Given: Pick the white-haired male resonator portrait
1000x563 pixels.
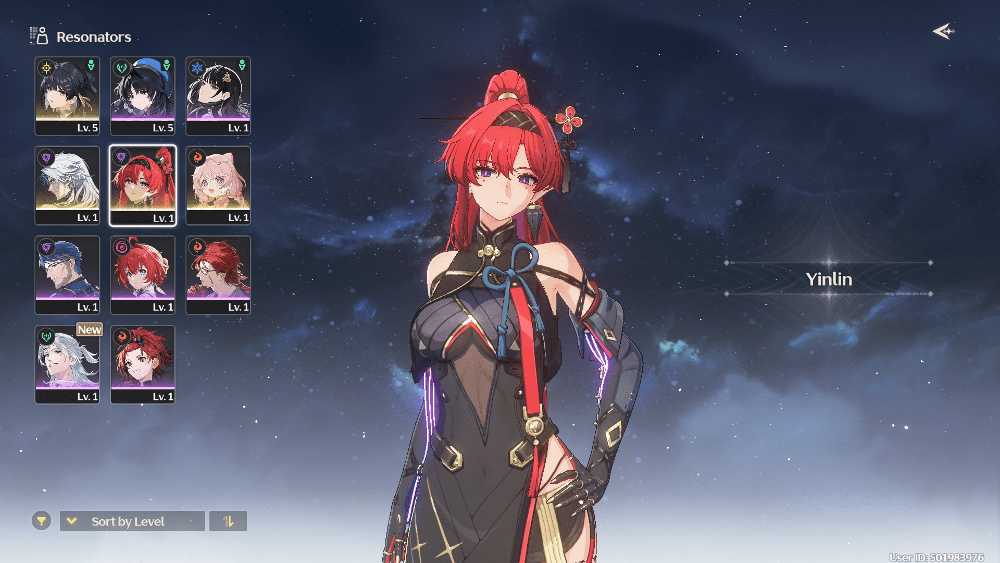Looking at the screenshot, I should [x=67, y=185].
